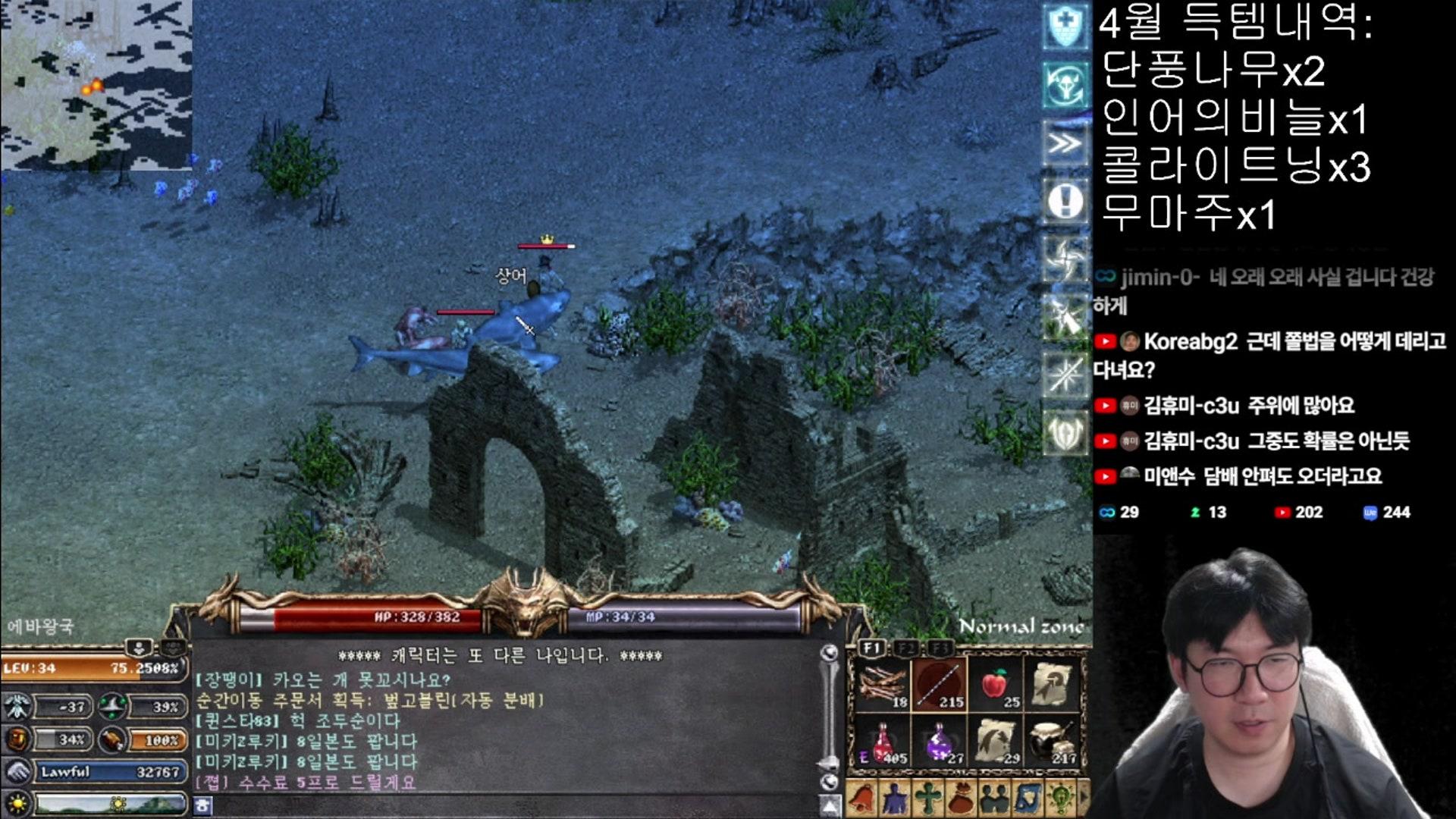Open the minimap in the corner
The height and width of the screenshot is (819, 1456).
(96, 83)
